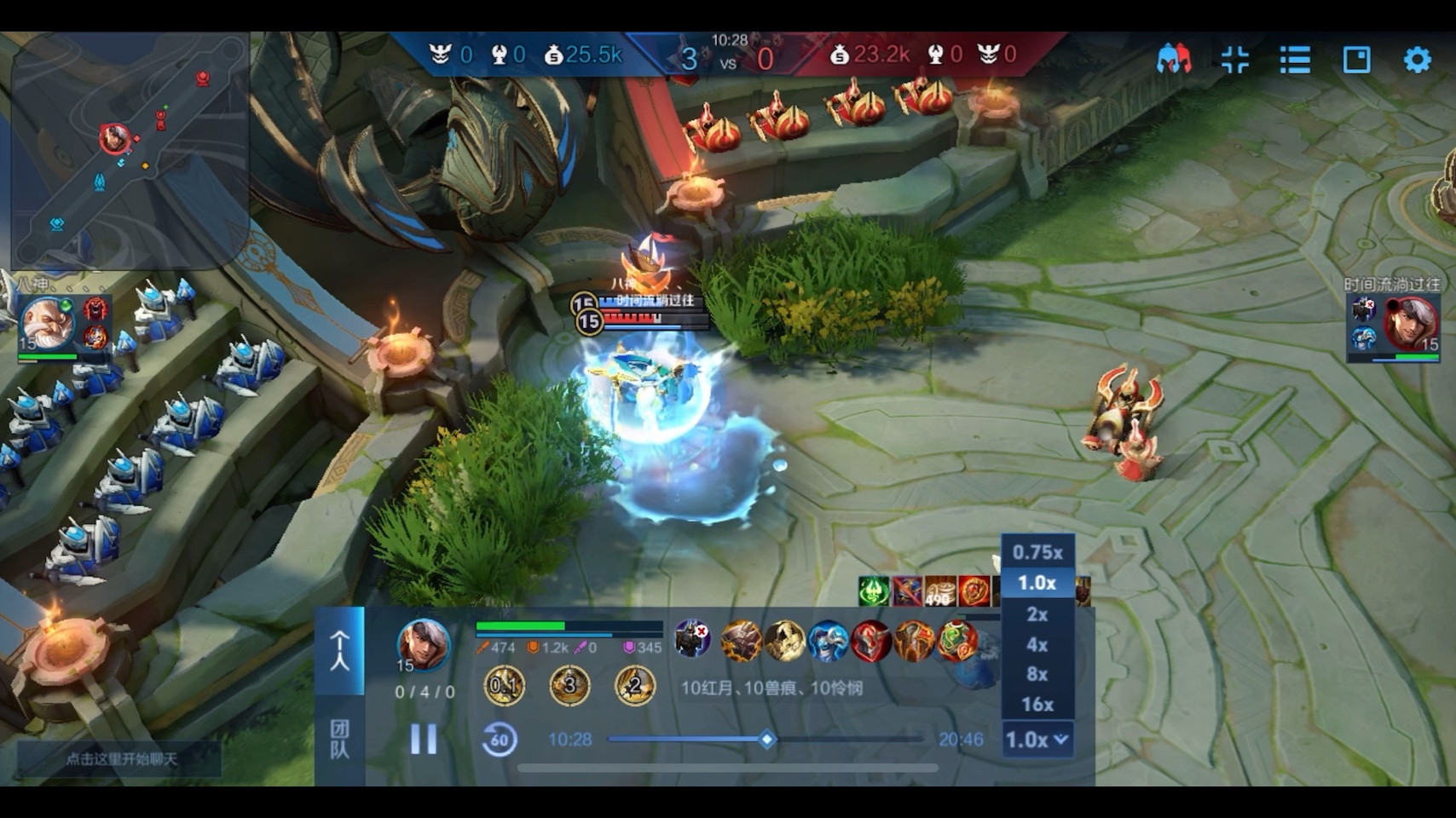Click the shrink-view arrows icon
Viewport: 1456px width, 818px height.
click(1234, 60)
